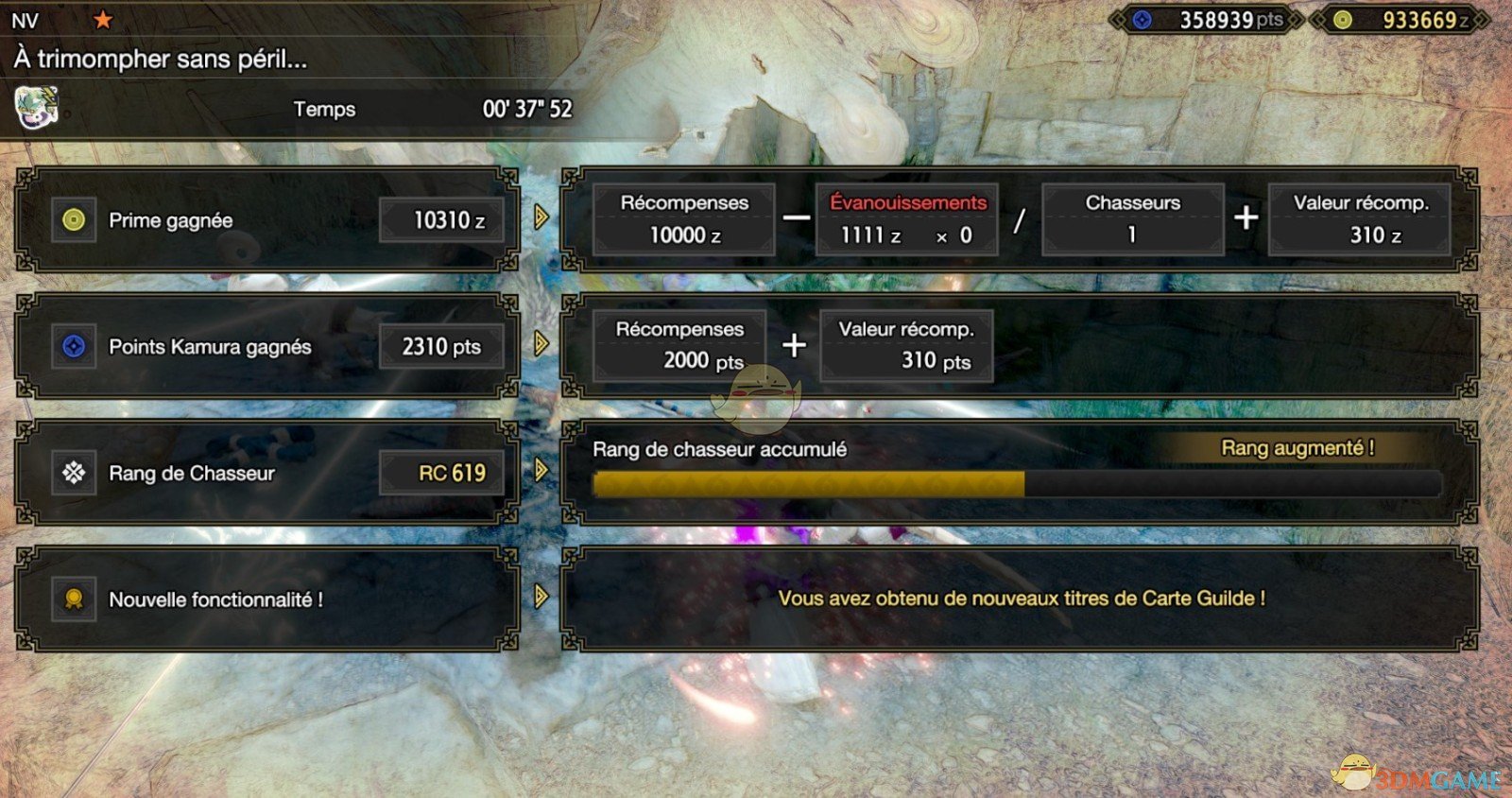This screenshot has width=1512, height=798.
Task: Click the blue Kamura points icon beside Points Kamura gagnés
Action: (x=75, y=347)
